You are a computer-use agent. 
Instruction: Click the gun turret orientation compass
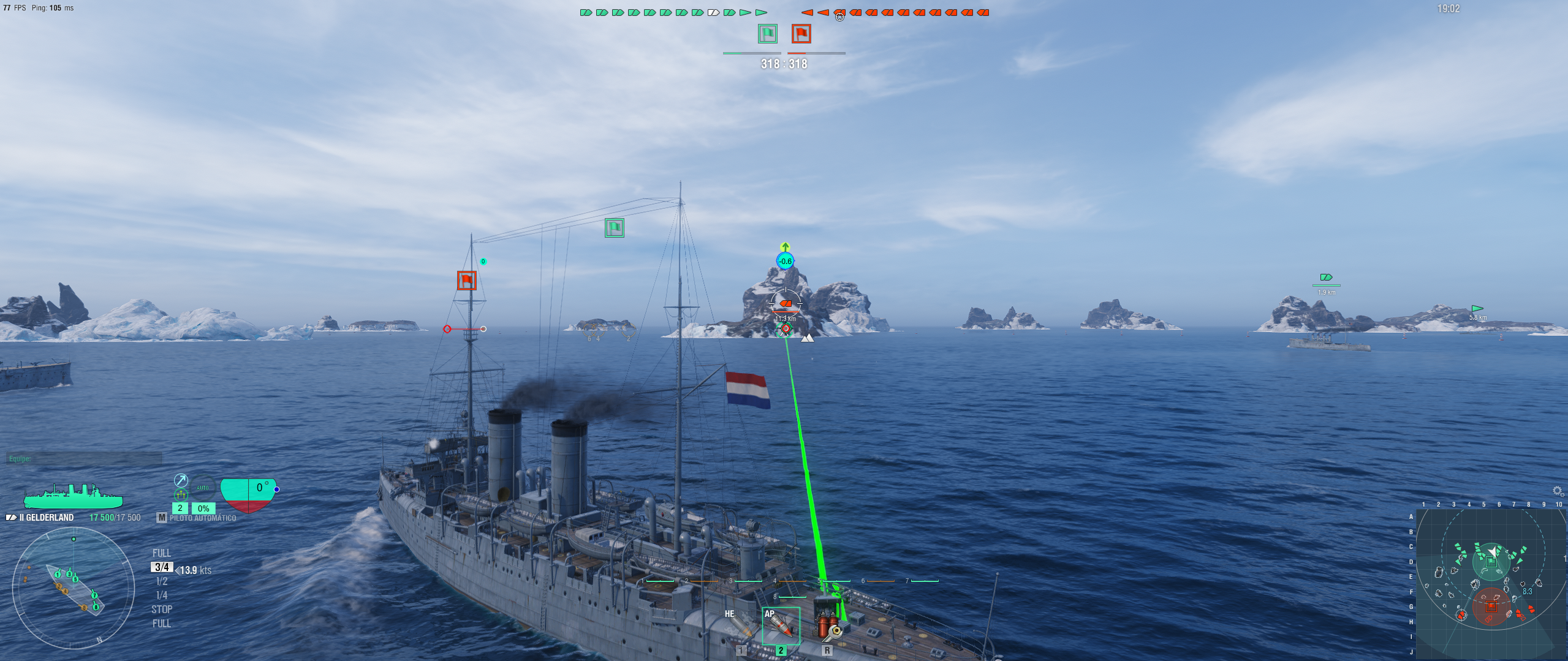(74, 588)
